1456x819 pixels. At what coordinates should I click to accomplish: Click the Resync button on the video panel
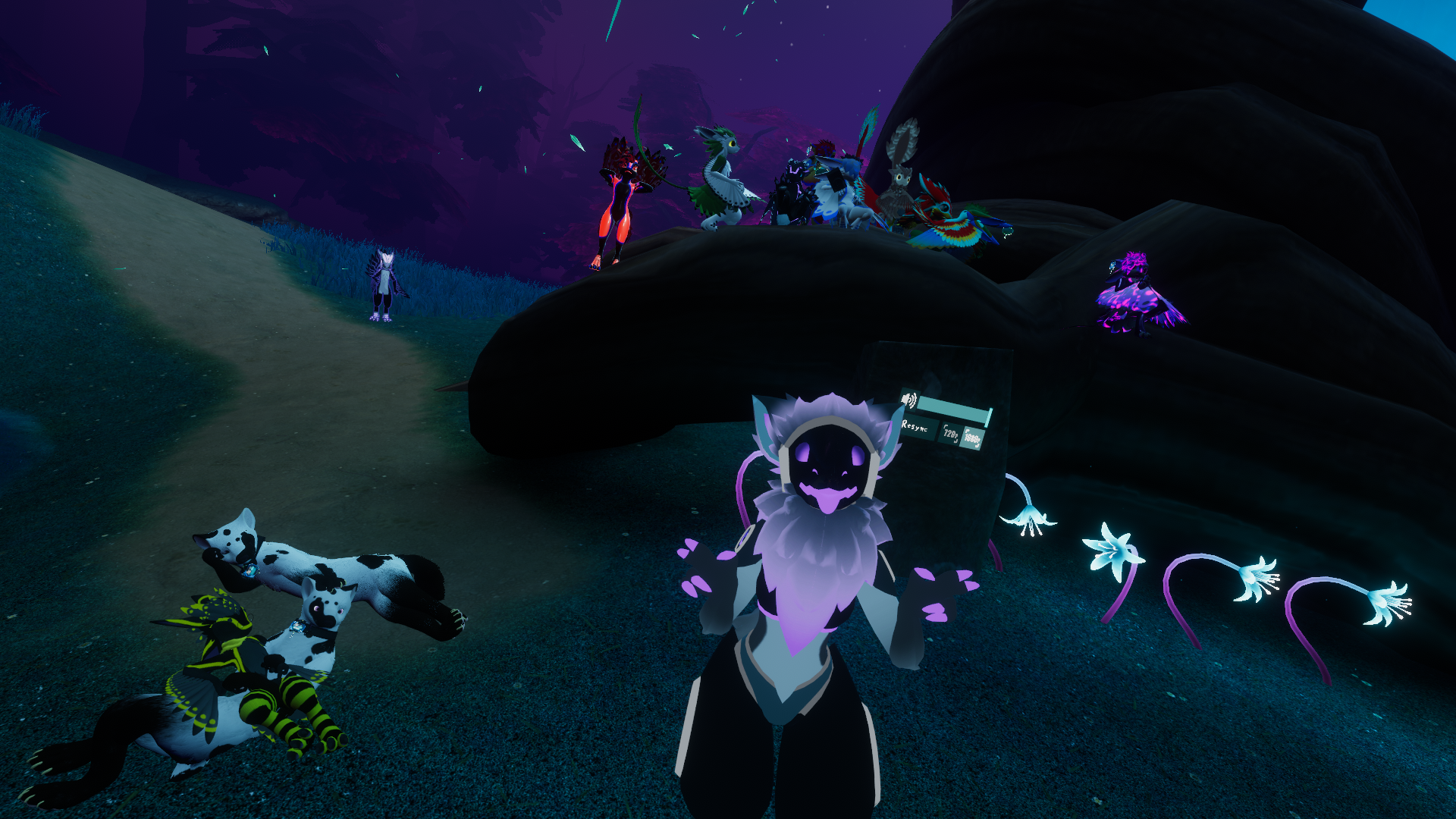915,427
